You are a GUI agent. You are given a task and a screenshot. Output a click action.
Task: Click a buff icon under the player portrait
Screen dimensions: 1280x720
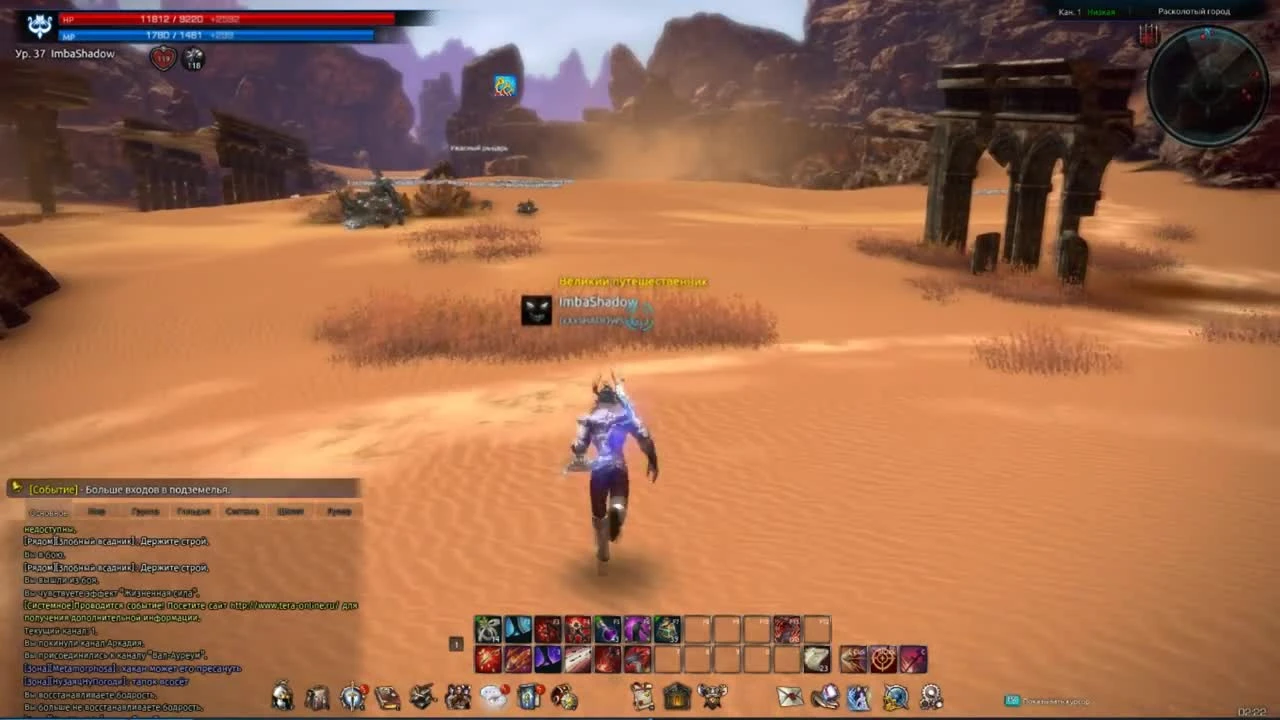click(162, 57)
